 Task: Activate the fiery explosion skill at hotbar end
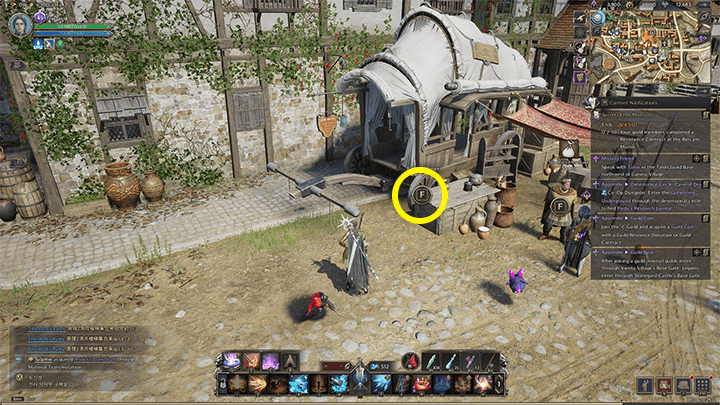[x=482, y=385]
